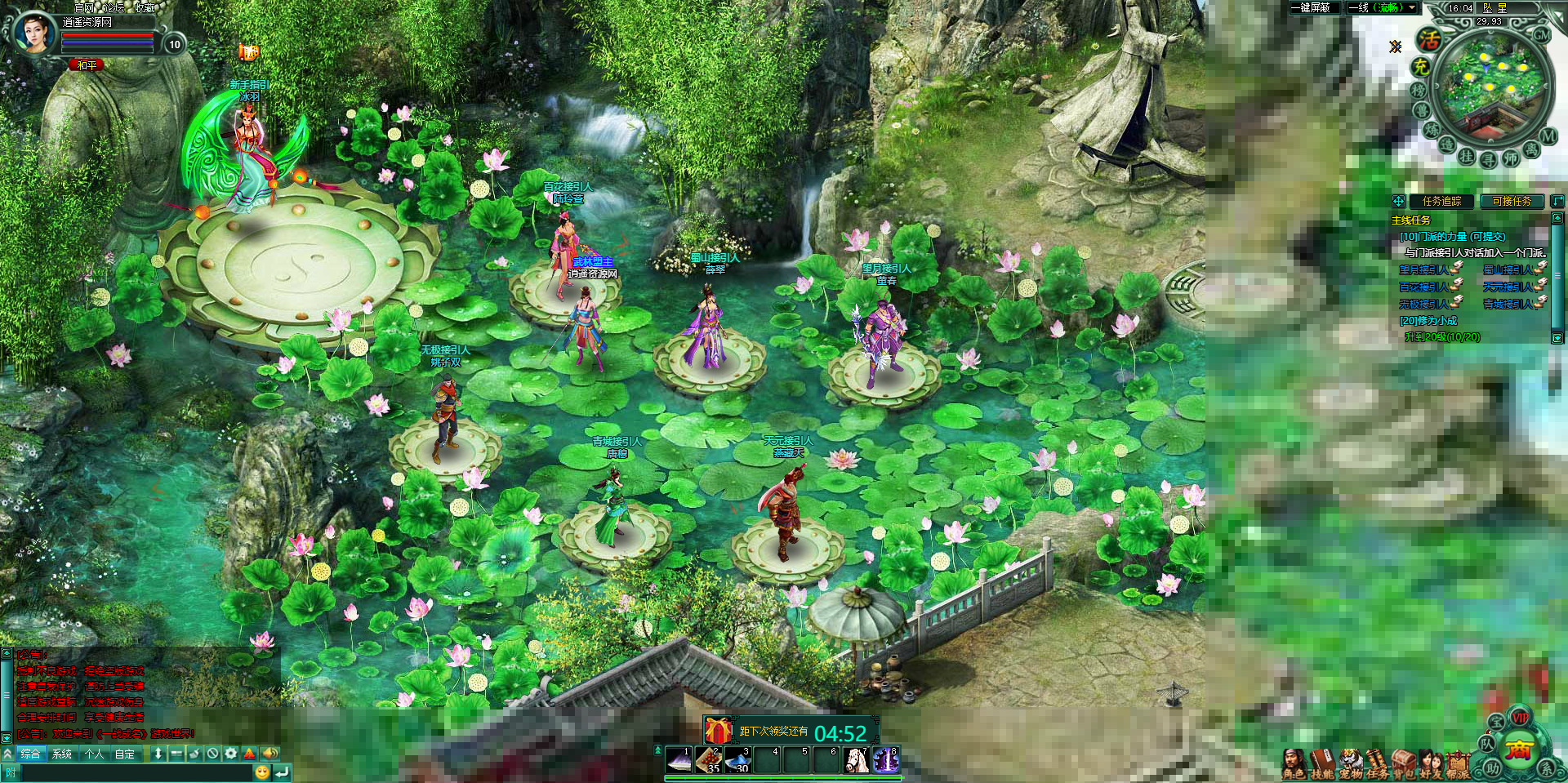Image resolution: width=1568 pixels, height=783 pixels.
Task: Click the 青城接引人 quest link
Action: [1508, 304]
